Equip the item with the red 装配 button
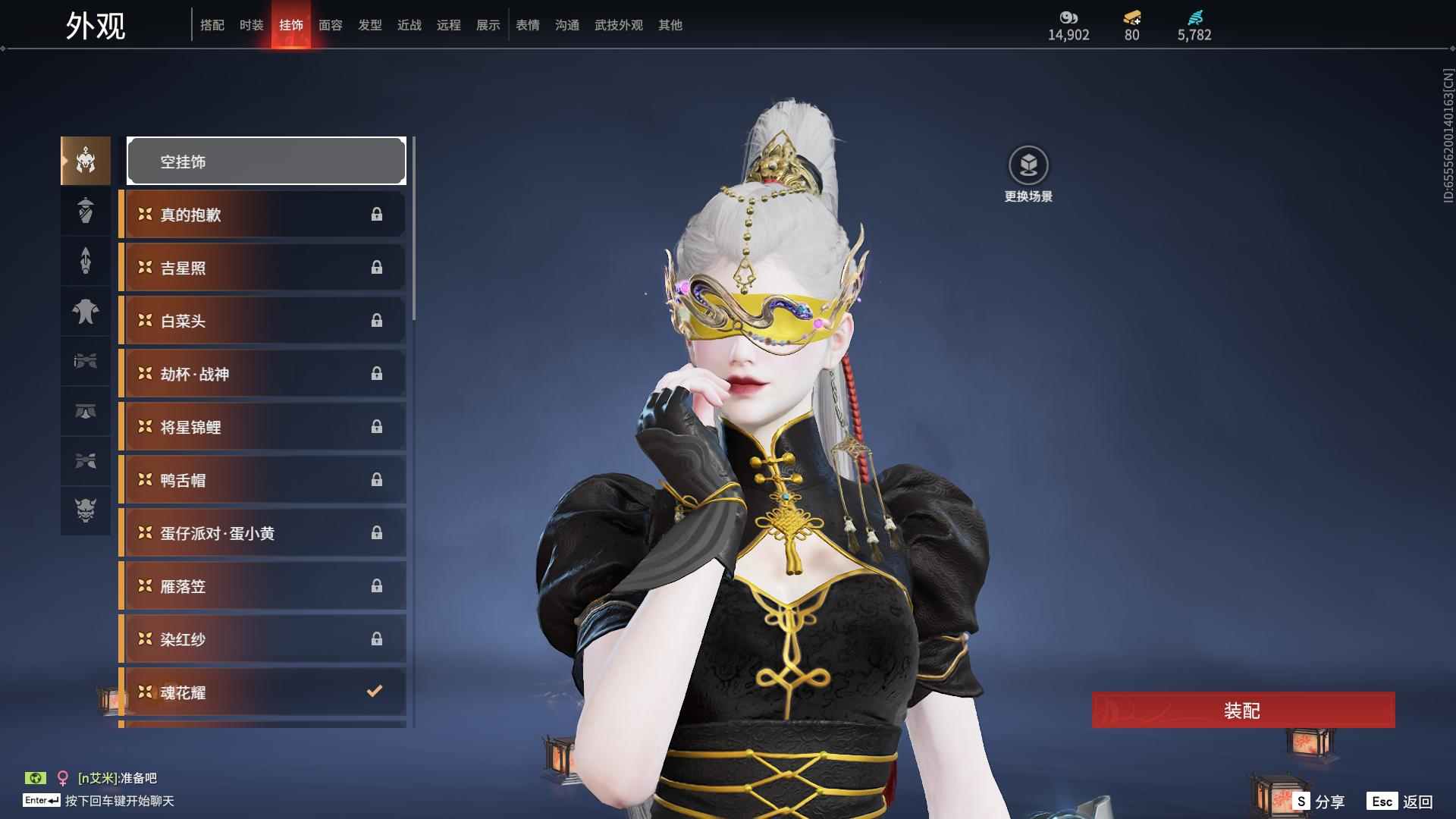1456x819 pixels. pyautogui.click(x=1243, y=711)
